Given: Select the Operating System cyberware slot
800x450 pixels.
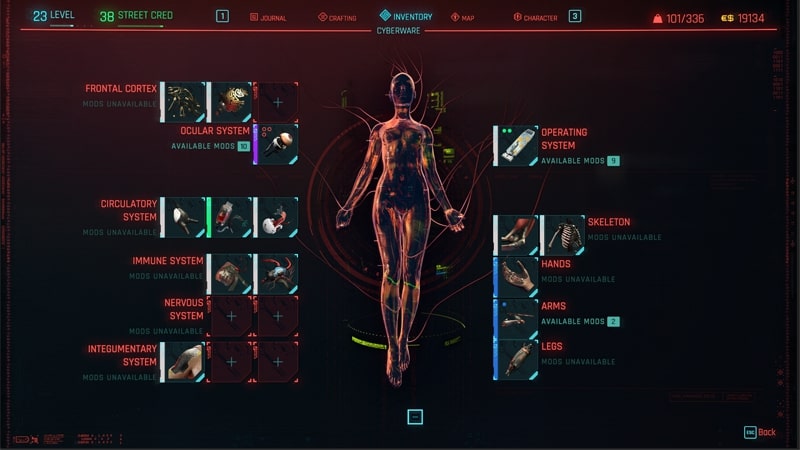Looking at the screenshot, I should coord(518,146).
